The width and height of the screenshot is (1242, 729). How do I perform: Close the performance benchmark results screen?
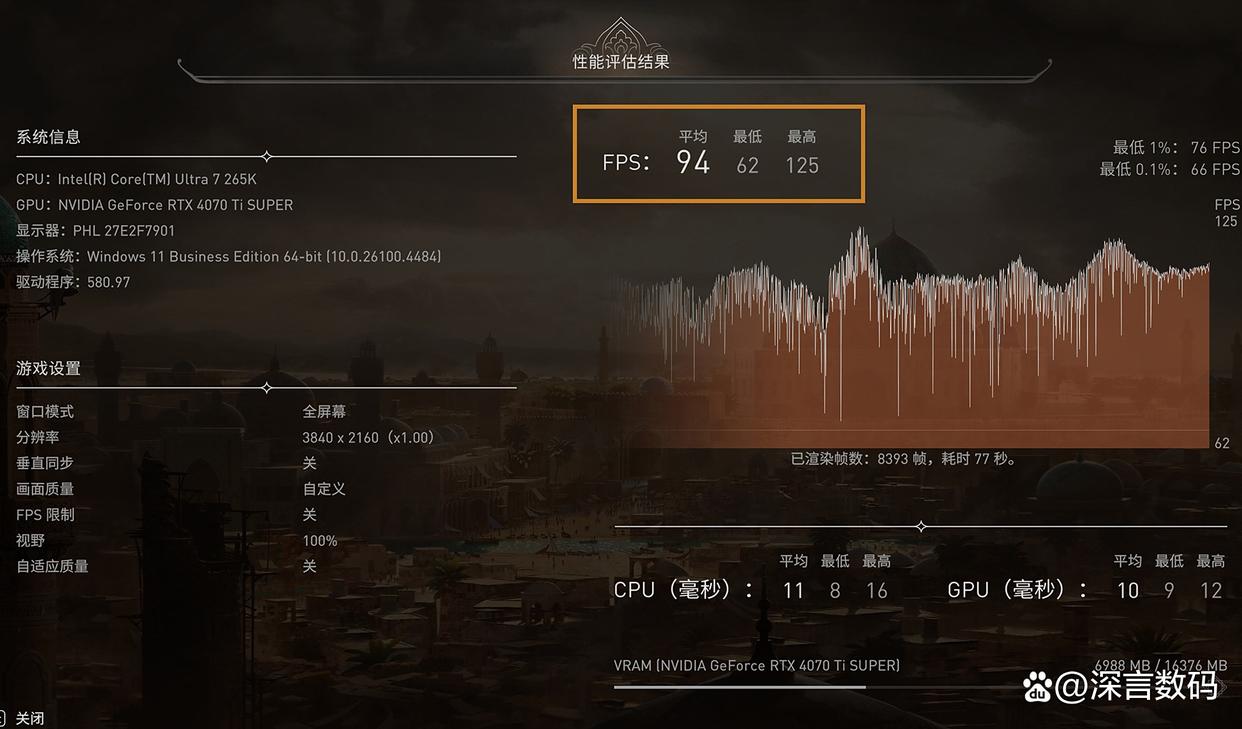[29, 718]
